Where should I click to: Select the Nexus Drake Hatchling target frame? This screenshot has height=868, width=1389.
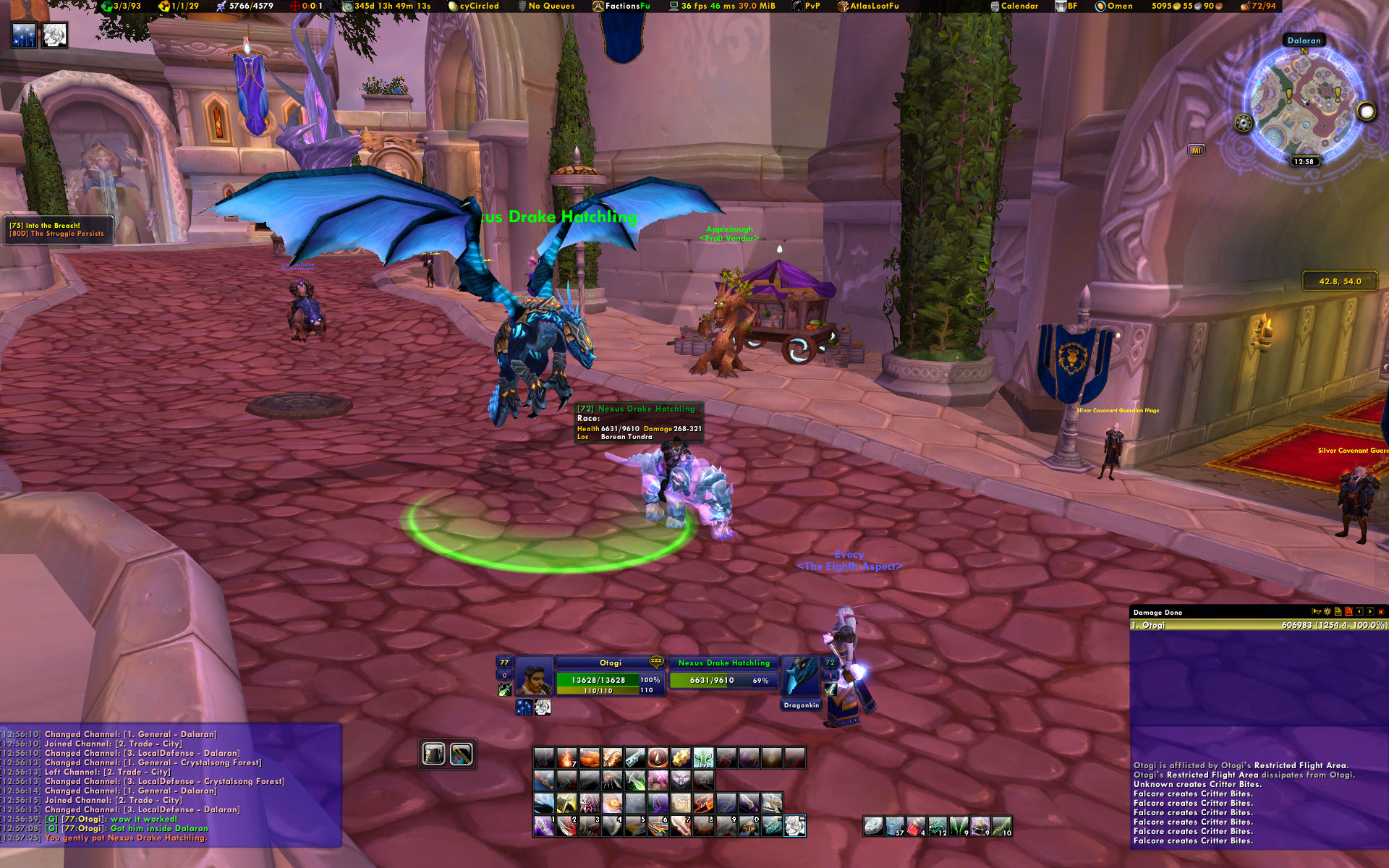(723, 674)
